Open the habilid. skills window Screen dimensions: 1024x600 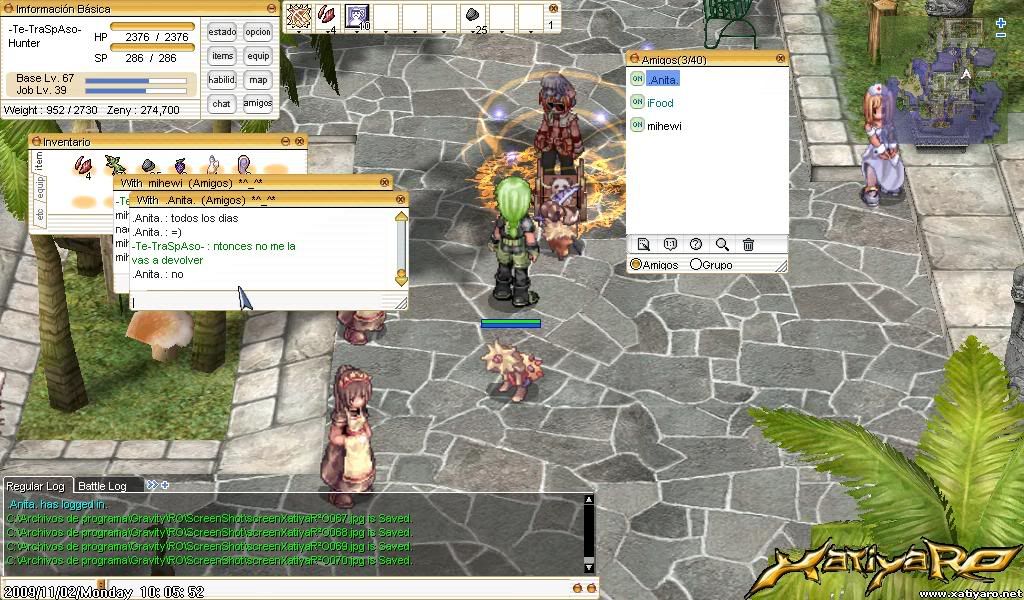coord(222,80)
